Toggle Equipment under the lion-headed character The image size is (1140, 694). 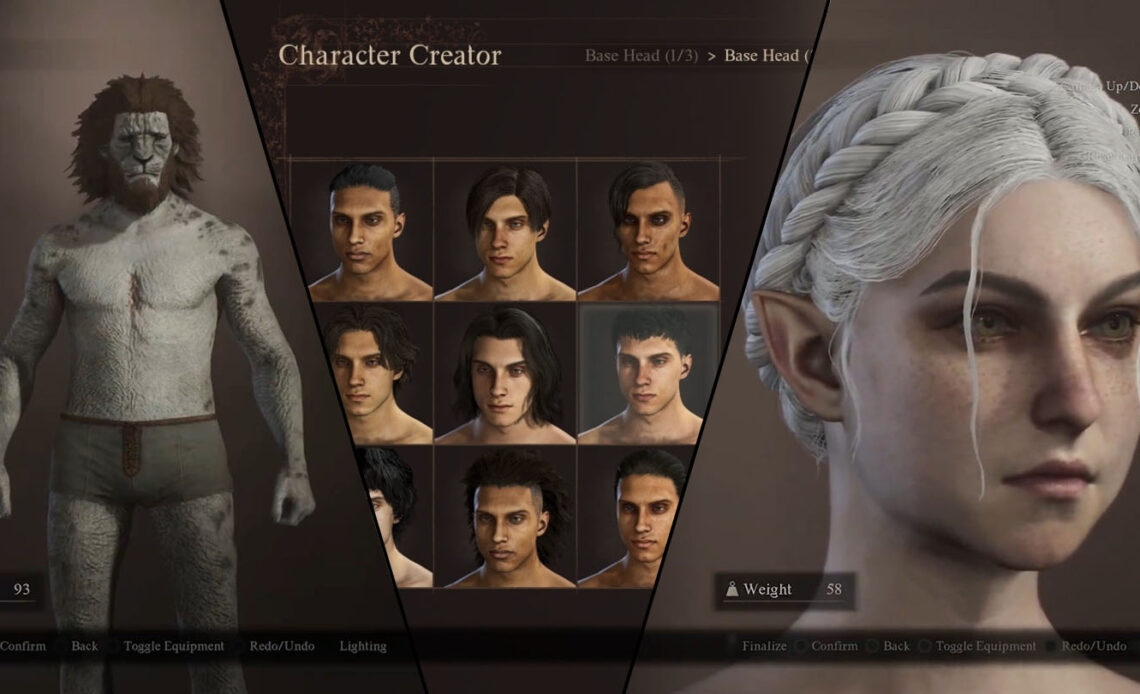pos(173,646)
